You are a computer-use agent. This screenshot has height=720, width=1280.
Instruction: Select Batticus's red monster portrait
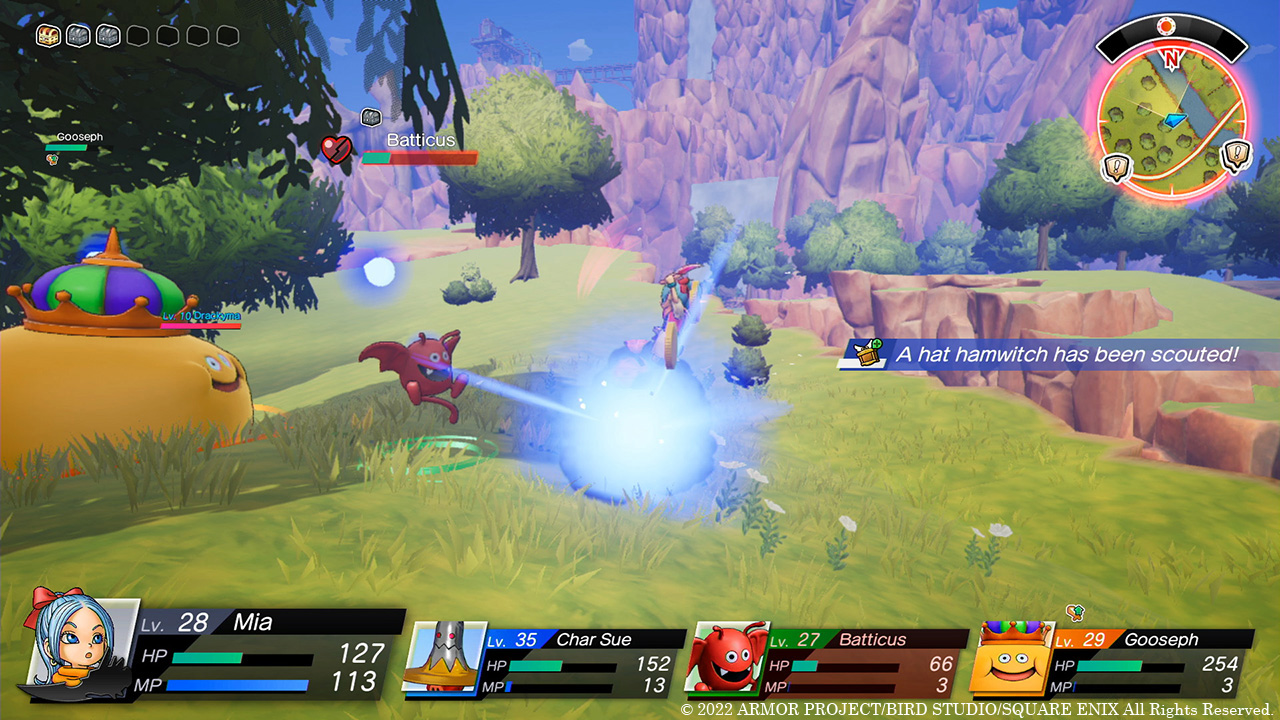coord(727,658)
